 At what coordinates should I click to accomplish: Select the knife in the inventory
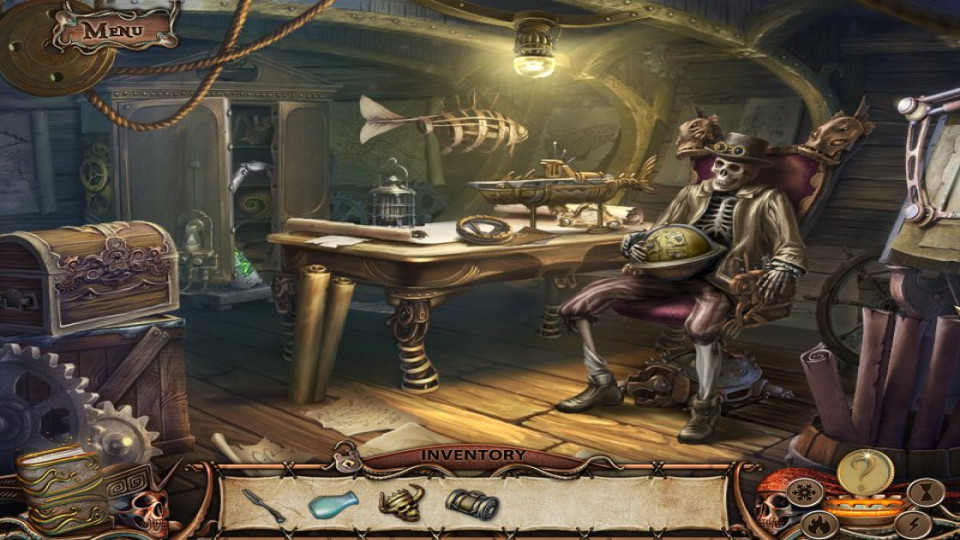click(263, 504)
